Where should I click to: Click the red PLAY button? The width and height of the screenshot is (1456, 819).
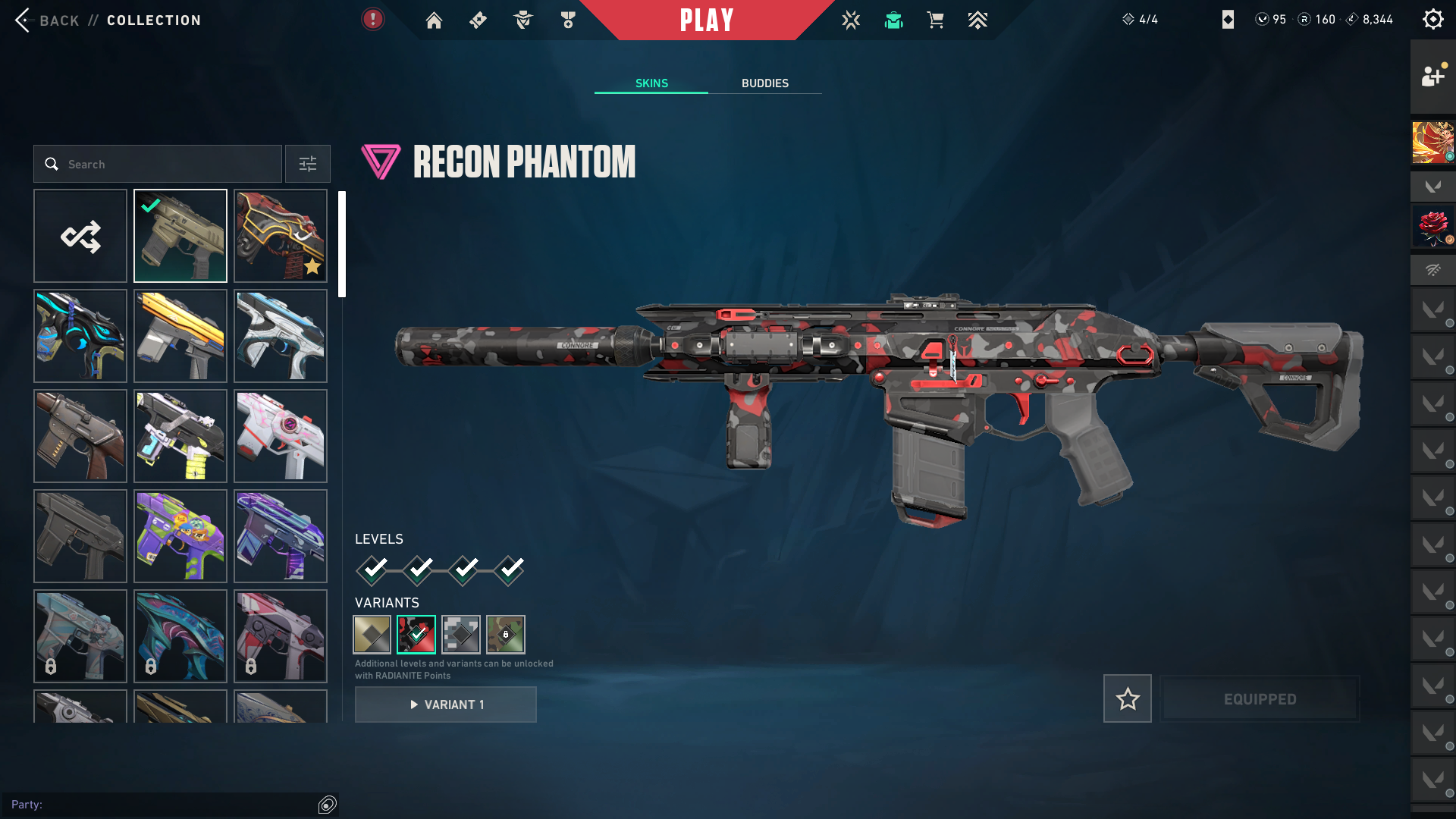click(x=706, y=20)
